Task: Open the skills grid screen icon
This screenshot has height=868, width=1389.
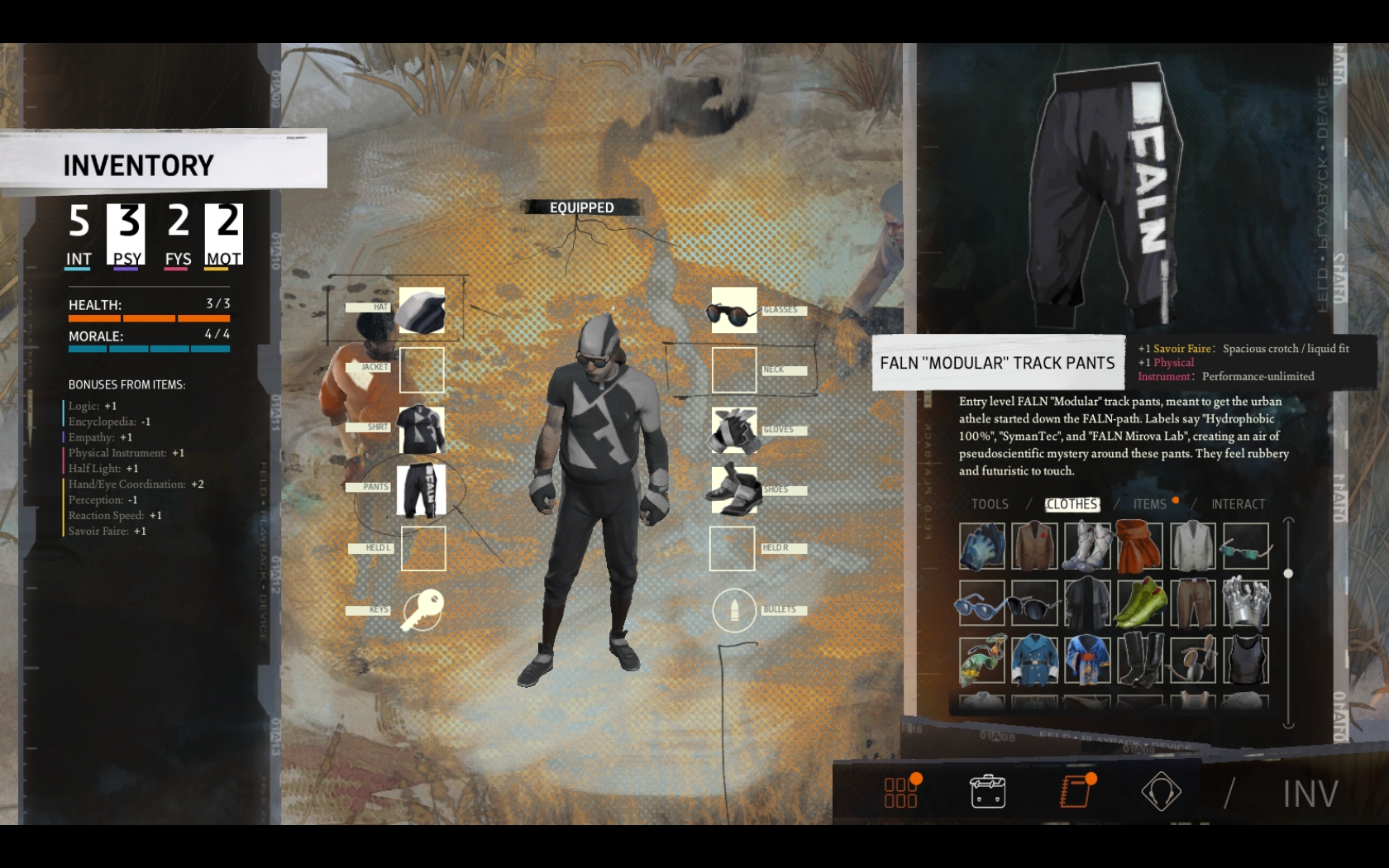Action: point(901,792)
